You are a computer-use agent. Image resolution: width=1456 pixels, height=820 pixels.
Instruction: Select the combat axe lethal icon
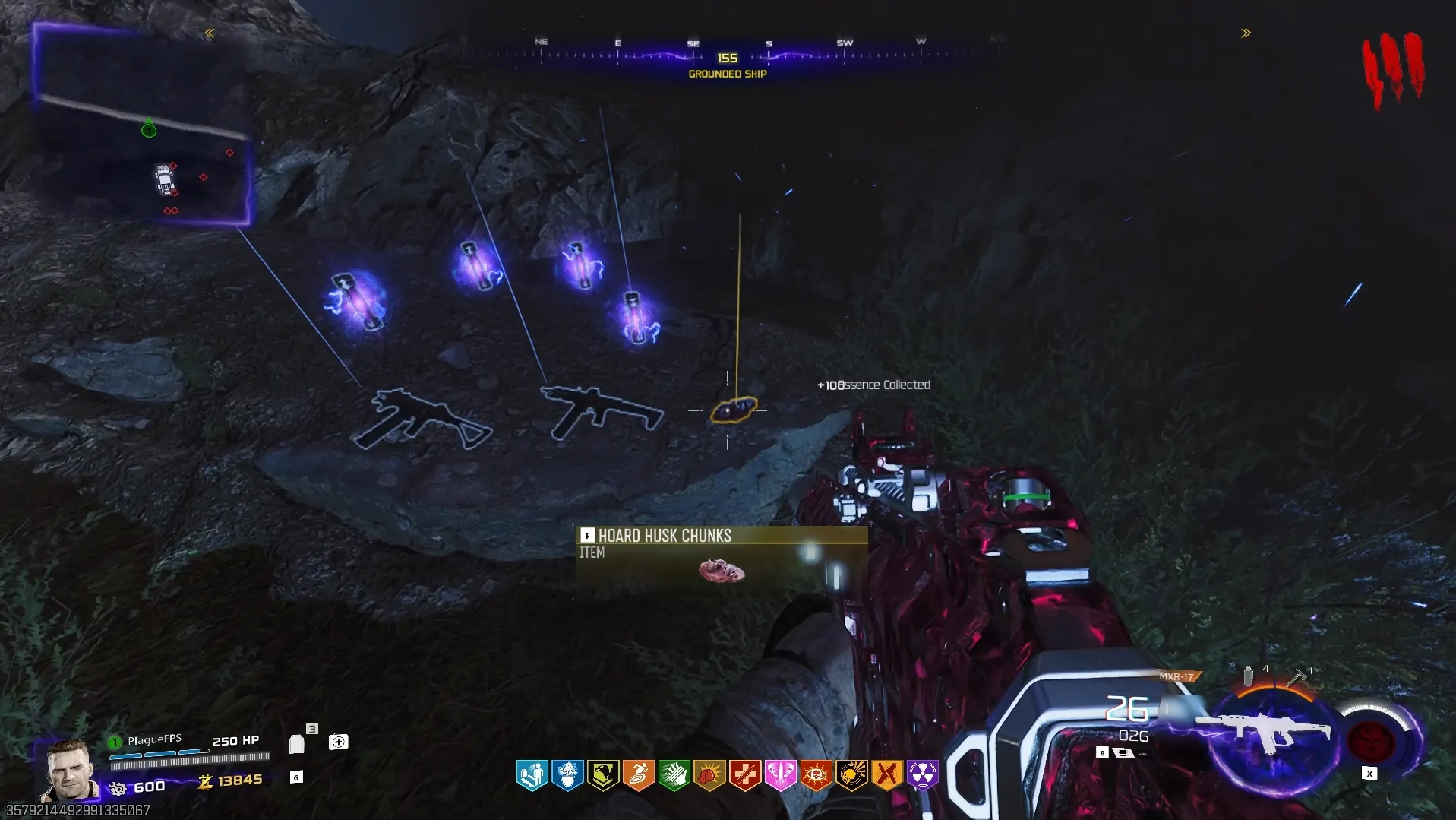click(1296, 676)
